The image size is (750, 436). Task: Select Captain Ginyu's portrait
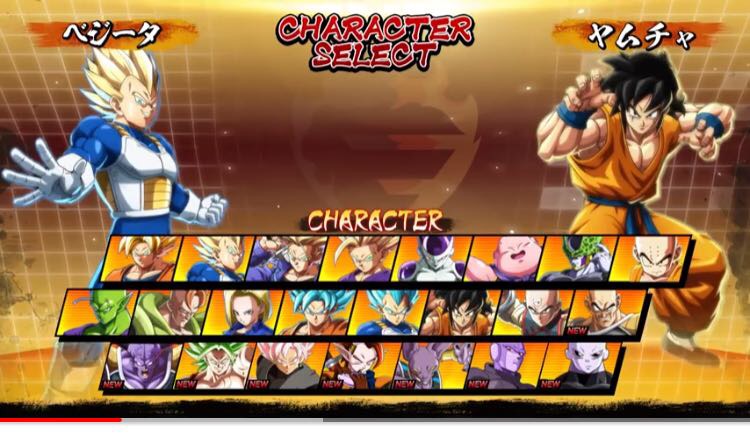tap(140, 366)
